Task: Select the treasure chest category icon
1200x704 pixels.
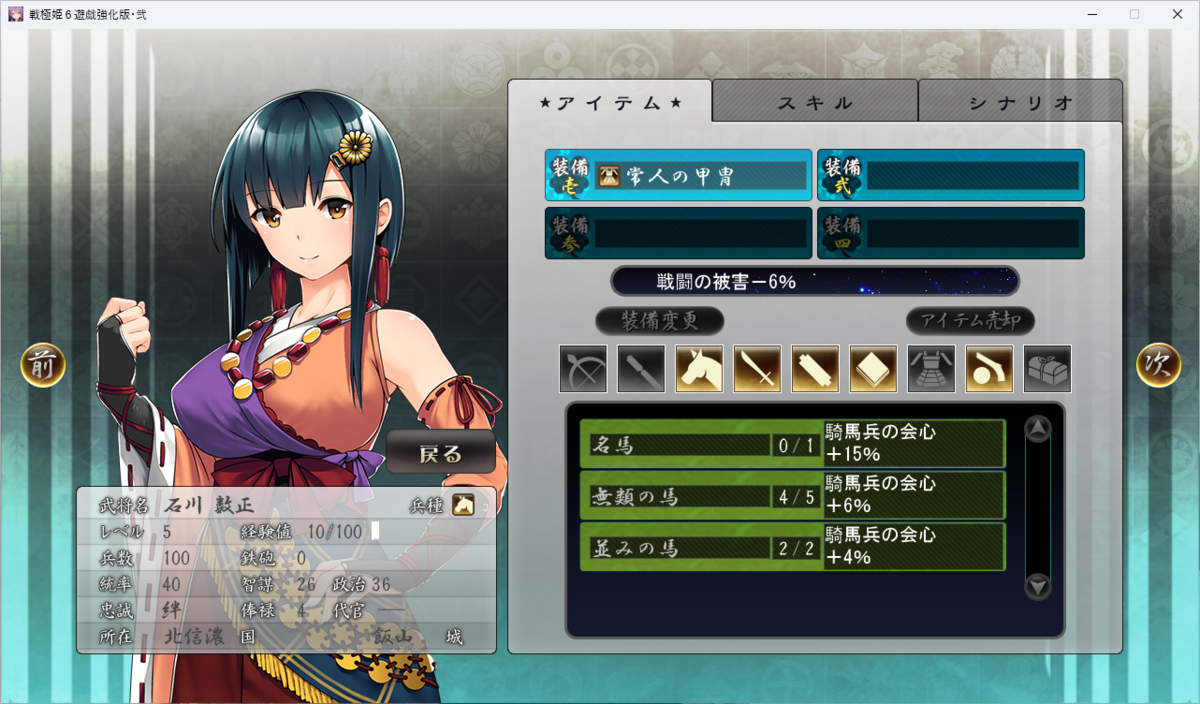Action: click(1047, 369)
